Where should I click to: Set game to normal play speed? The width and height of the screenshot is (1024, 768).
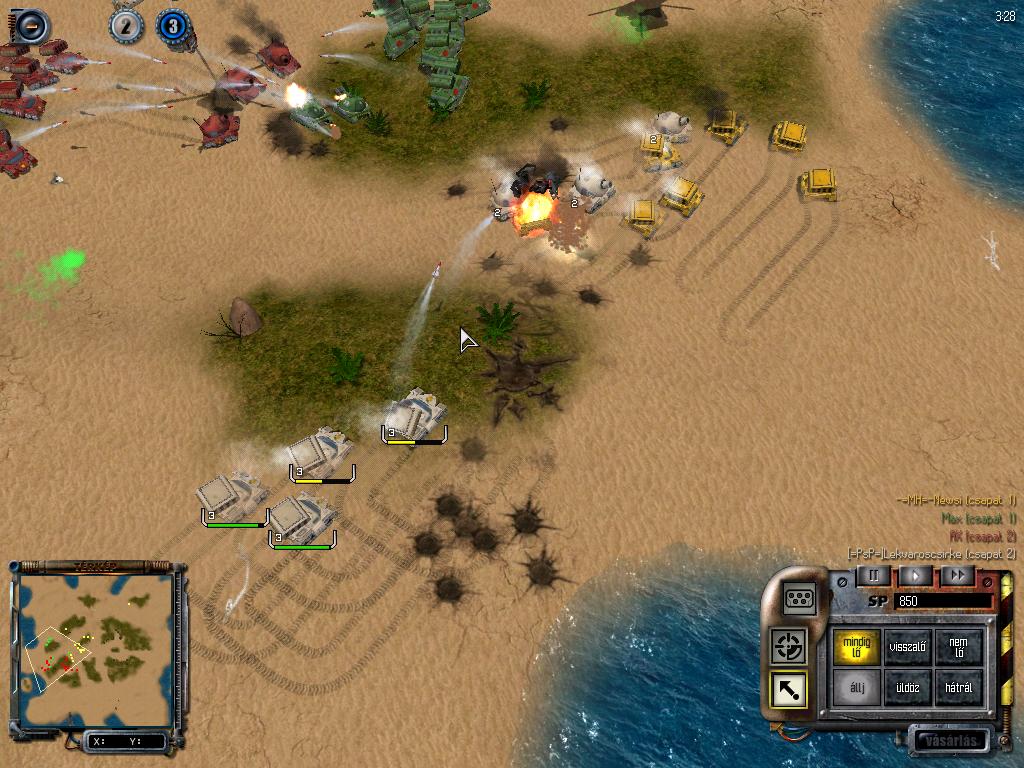click(915, 575)
